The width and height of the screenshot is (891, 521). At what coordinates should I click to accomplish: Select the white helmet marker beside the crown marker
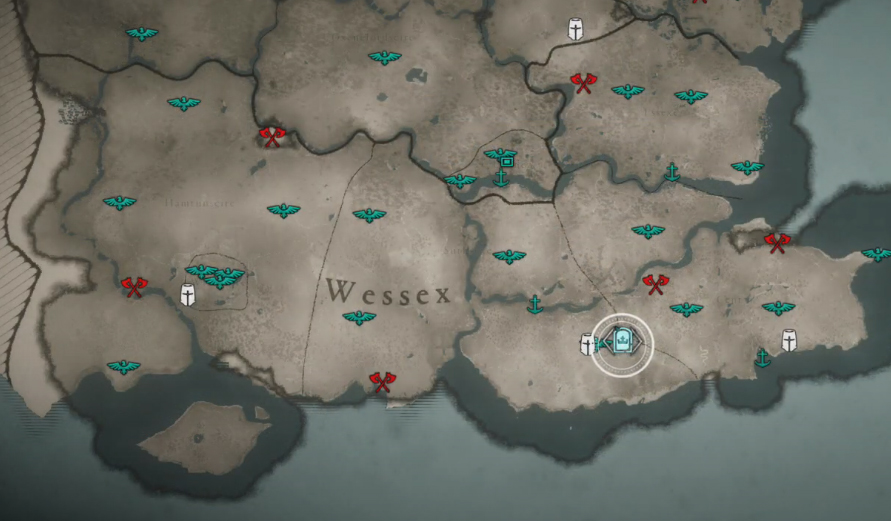click(x=588, y=344)
